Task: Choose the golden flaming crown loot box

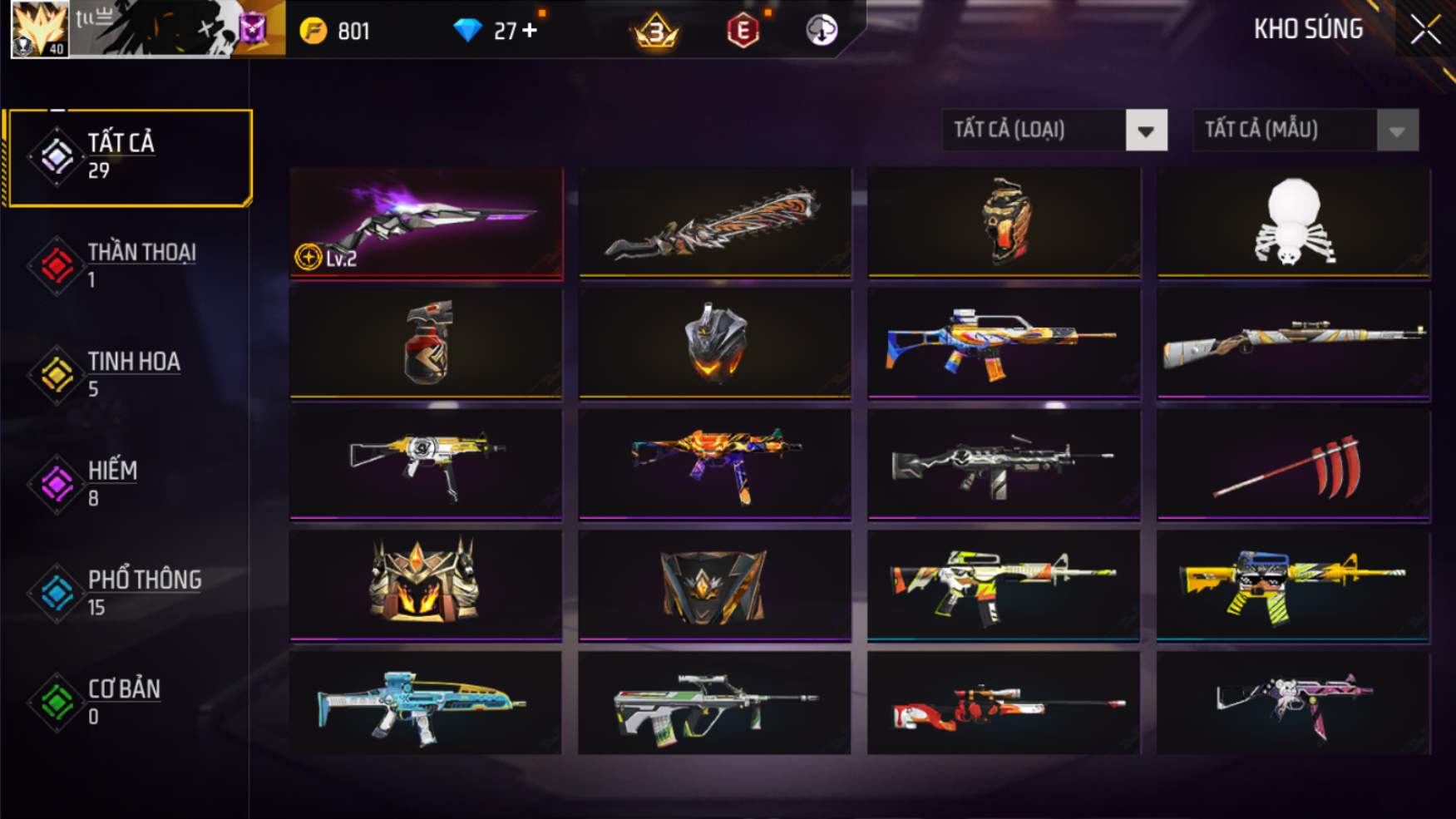Action: [x=426, y=585]
